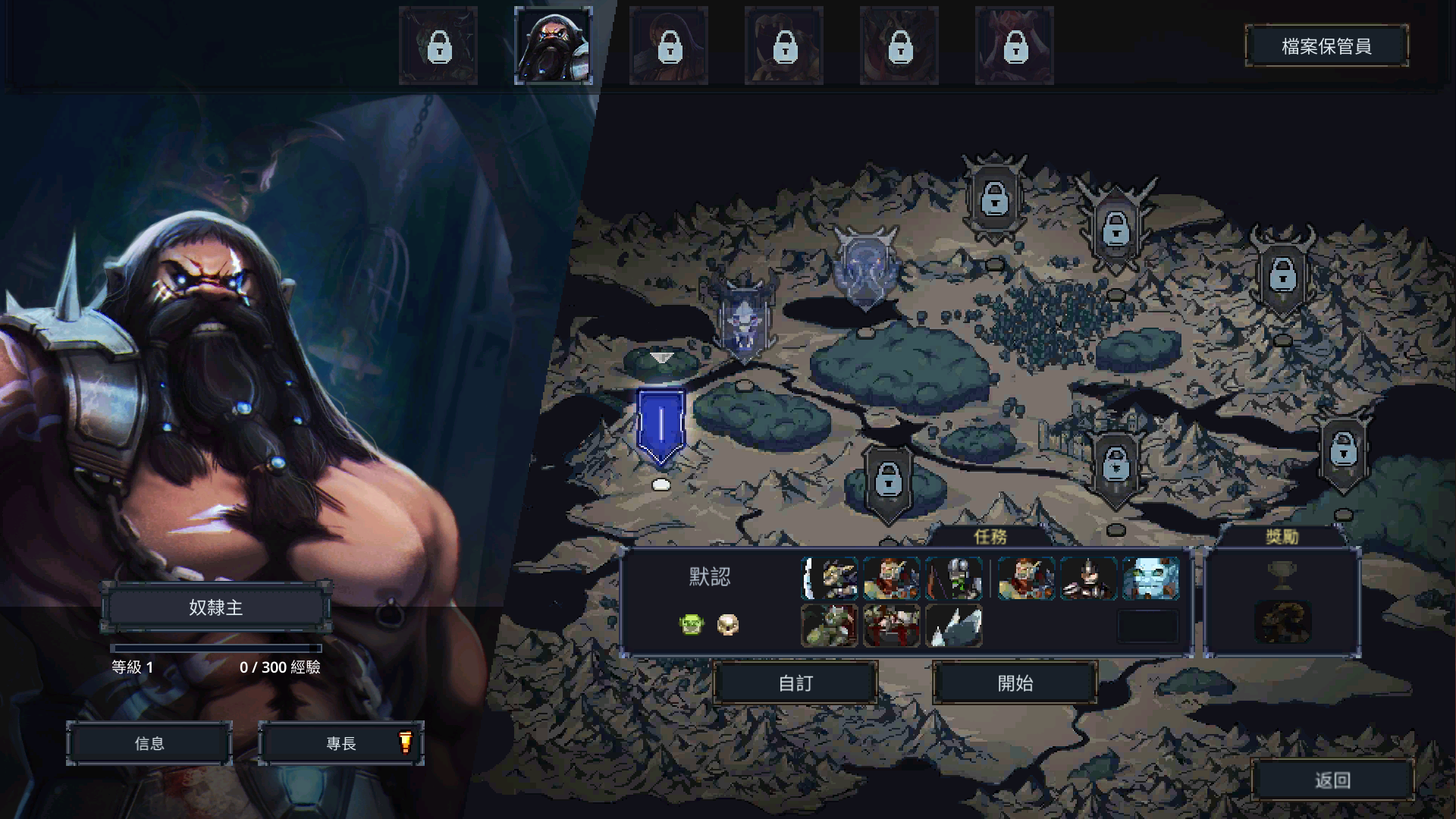This screenshot has height=819, width=1456.
Task: Select the white wolf unit icon
Action: [x=954, y=626]
